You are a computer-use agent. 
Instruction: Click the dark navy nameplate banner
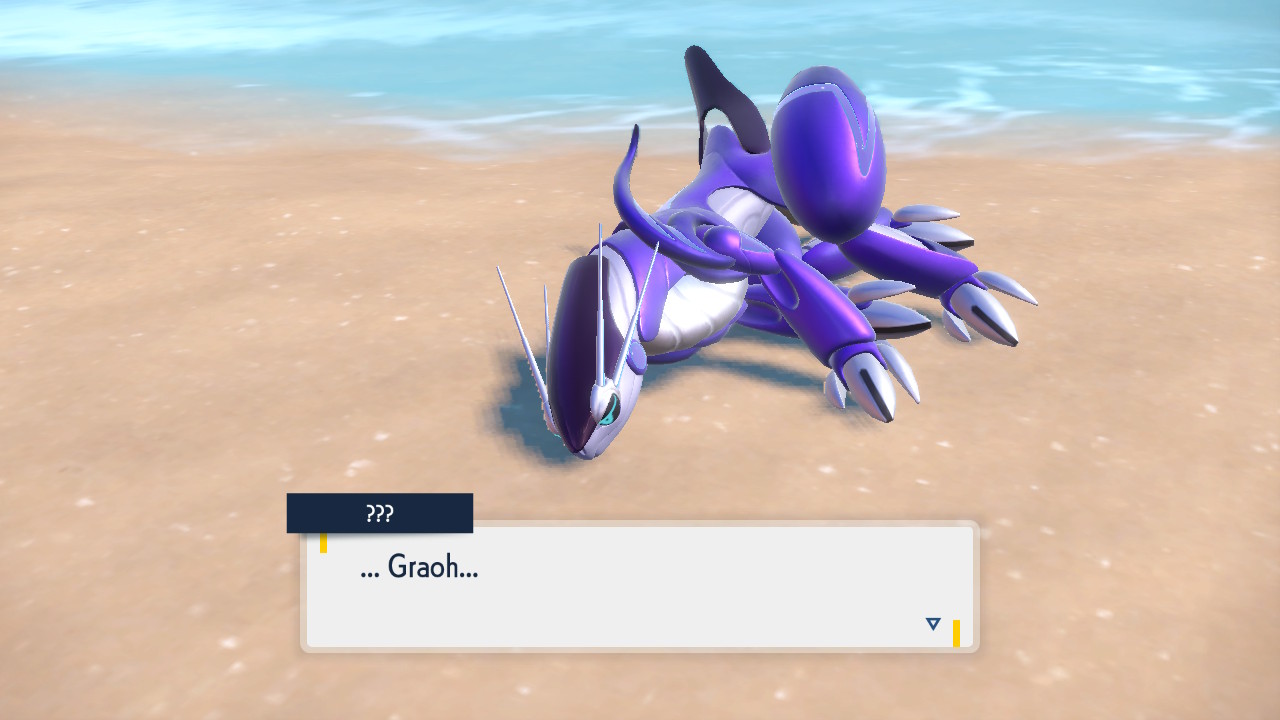[x=379, y=512]
